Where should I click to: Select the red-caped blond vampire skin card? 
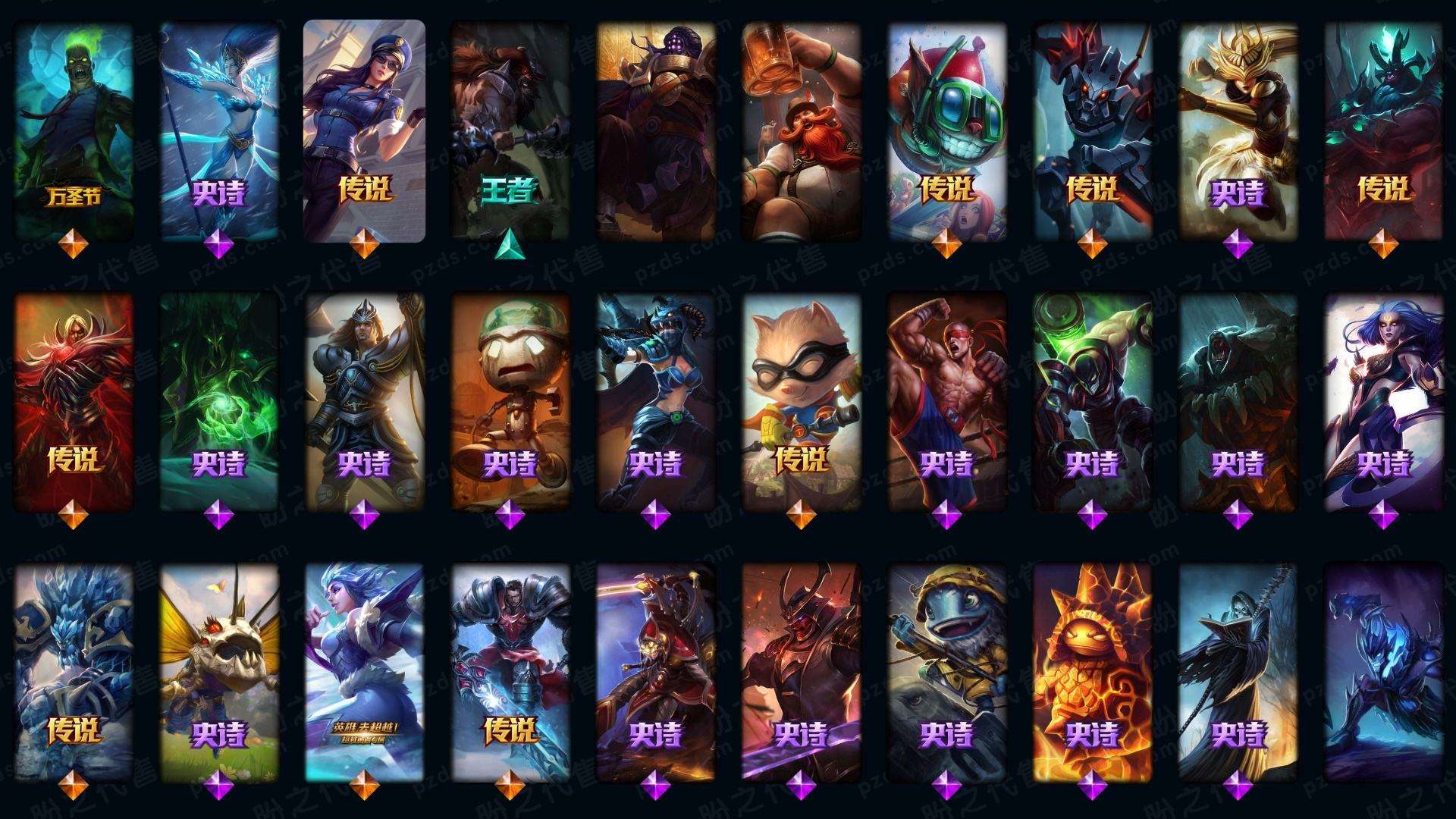(74, 402)
